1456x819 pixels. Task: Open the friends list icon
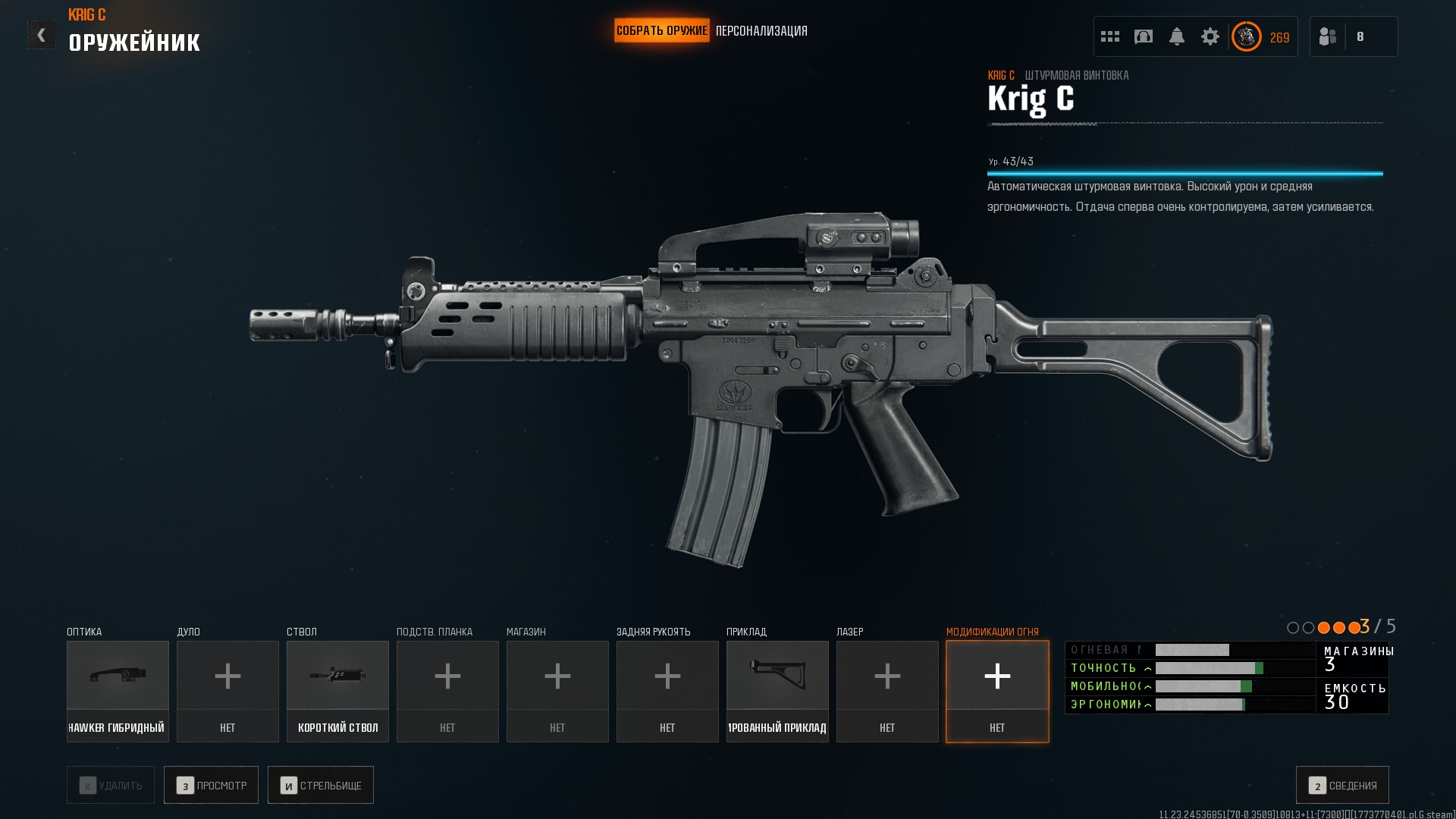tap(1328, 36)
